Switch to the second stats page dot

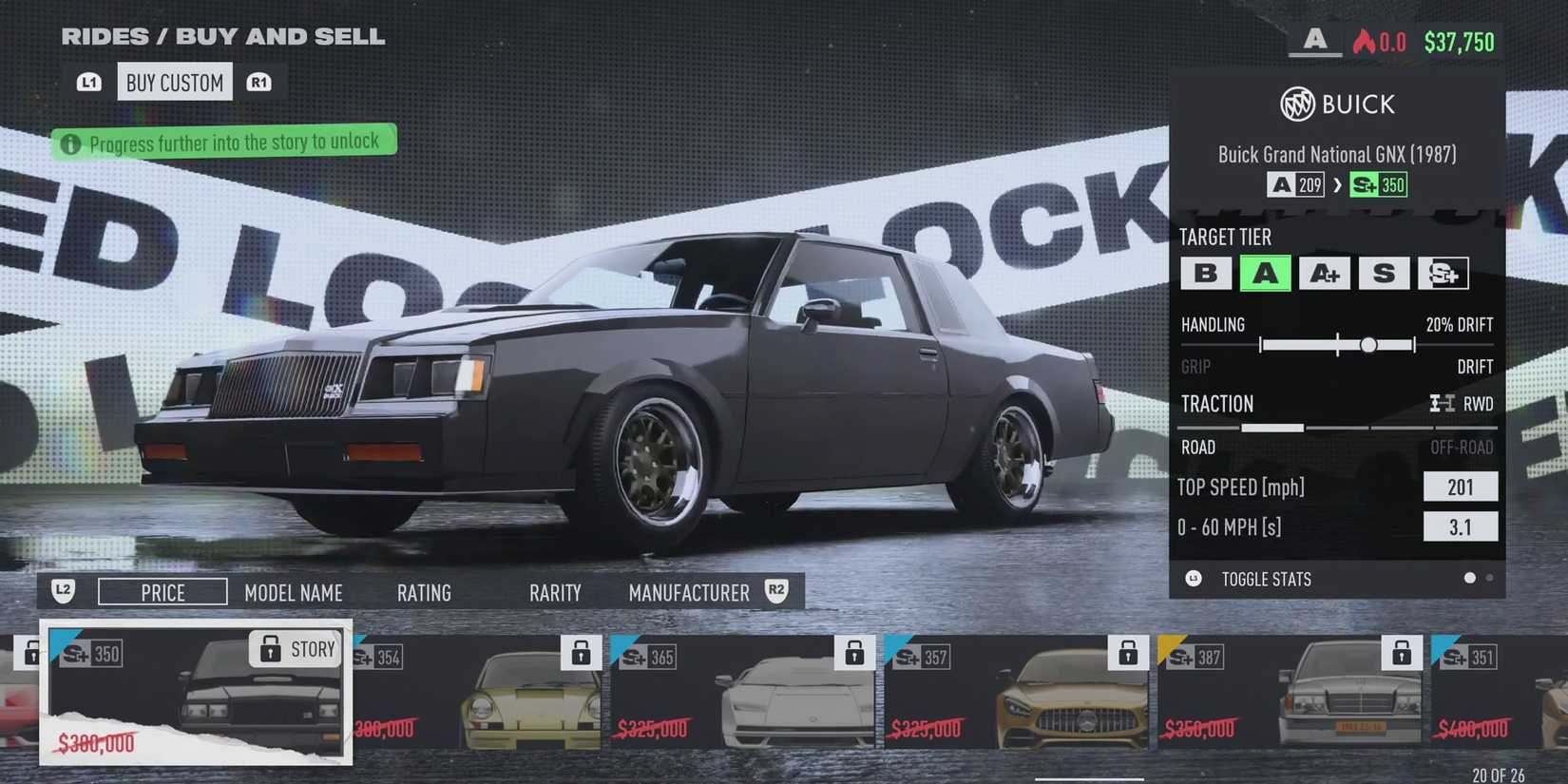(x=1489, y=577)
